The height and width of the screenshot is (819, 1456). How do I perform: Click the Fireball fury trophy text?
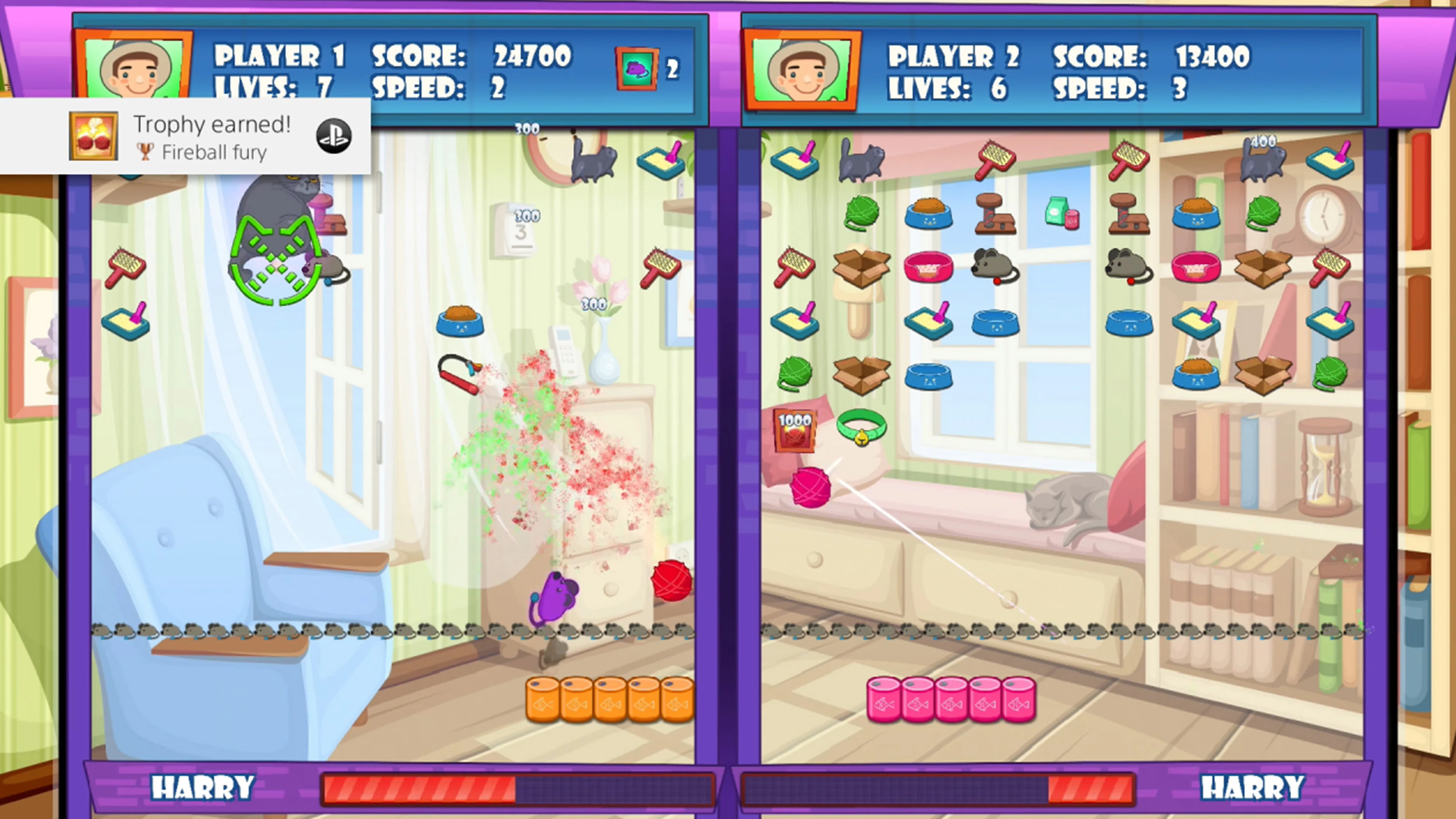[x=213, y=152]
